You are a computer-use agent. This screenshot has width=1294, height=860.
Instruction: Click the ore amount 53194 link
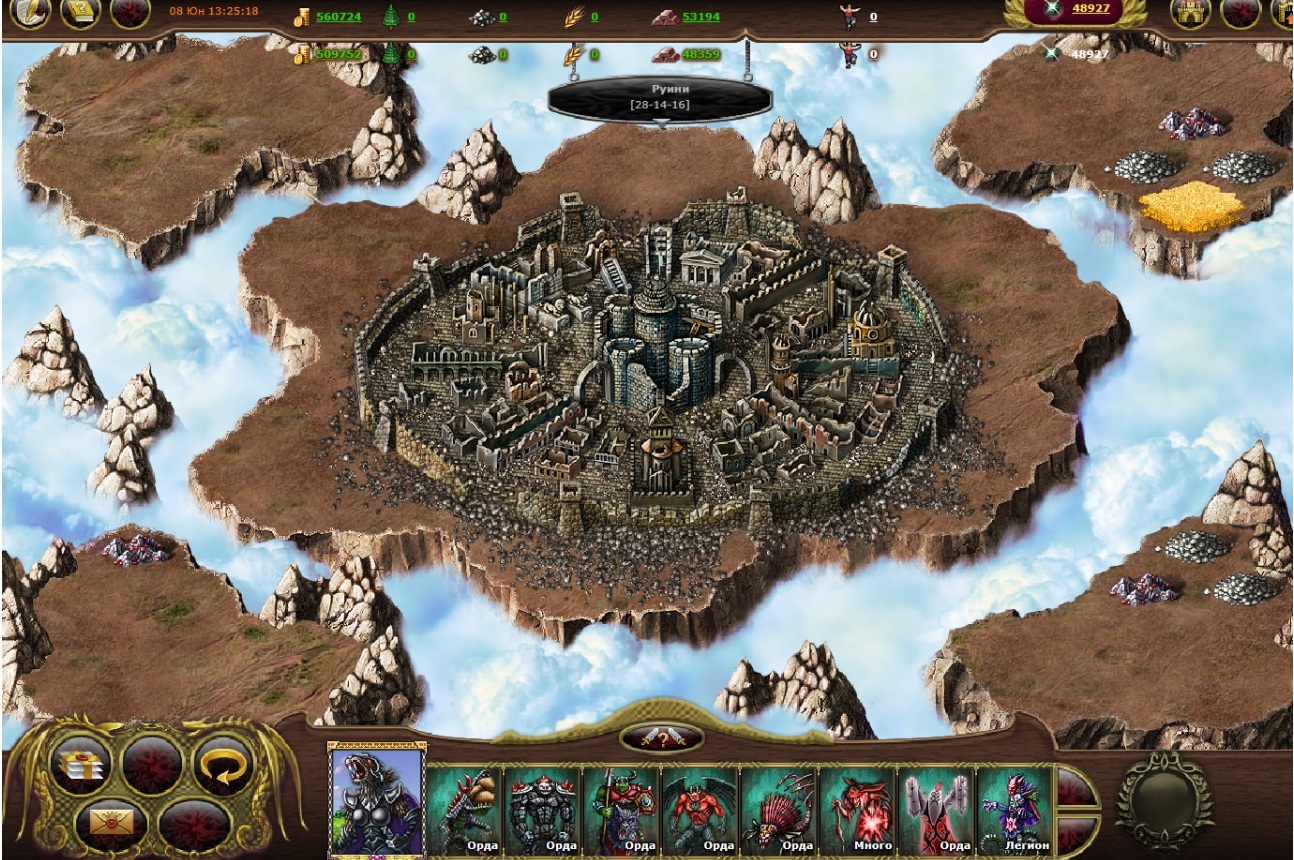click(x=700, y=17)
